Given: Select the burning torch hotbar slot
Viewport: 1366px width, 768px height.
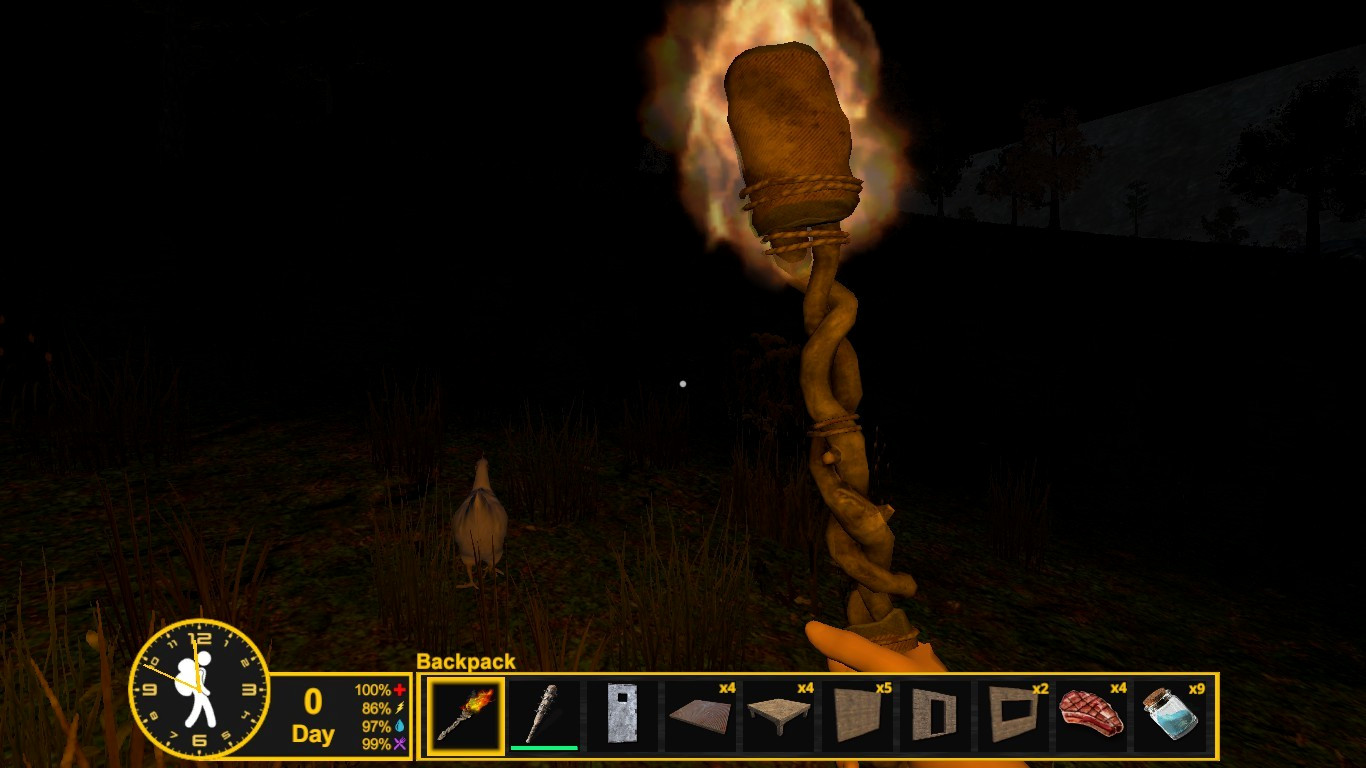Looking at the screenshot, I should tap(466, 716).
